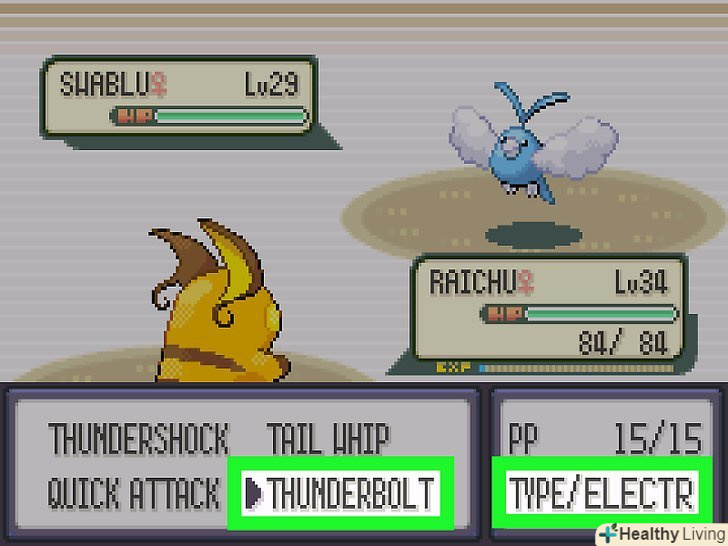Click the Healthy Living watermark logo
Screen dimensions: 728x546
tap(660, 532)
